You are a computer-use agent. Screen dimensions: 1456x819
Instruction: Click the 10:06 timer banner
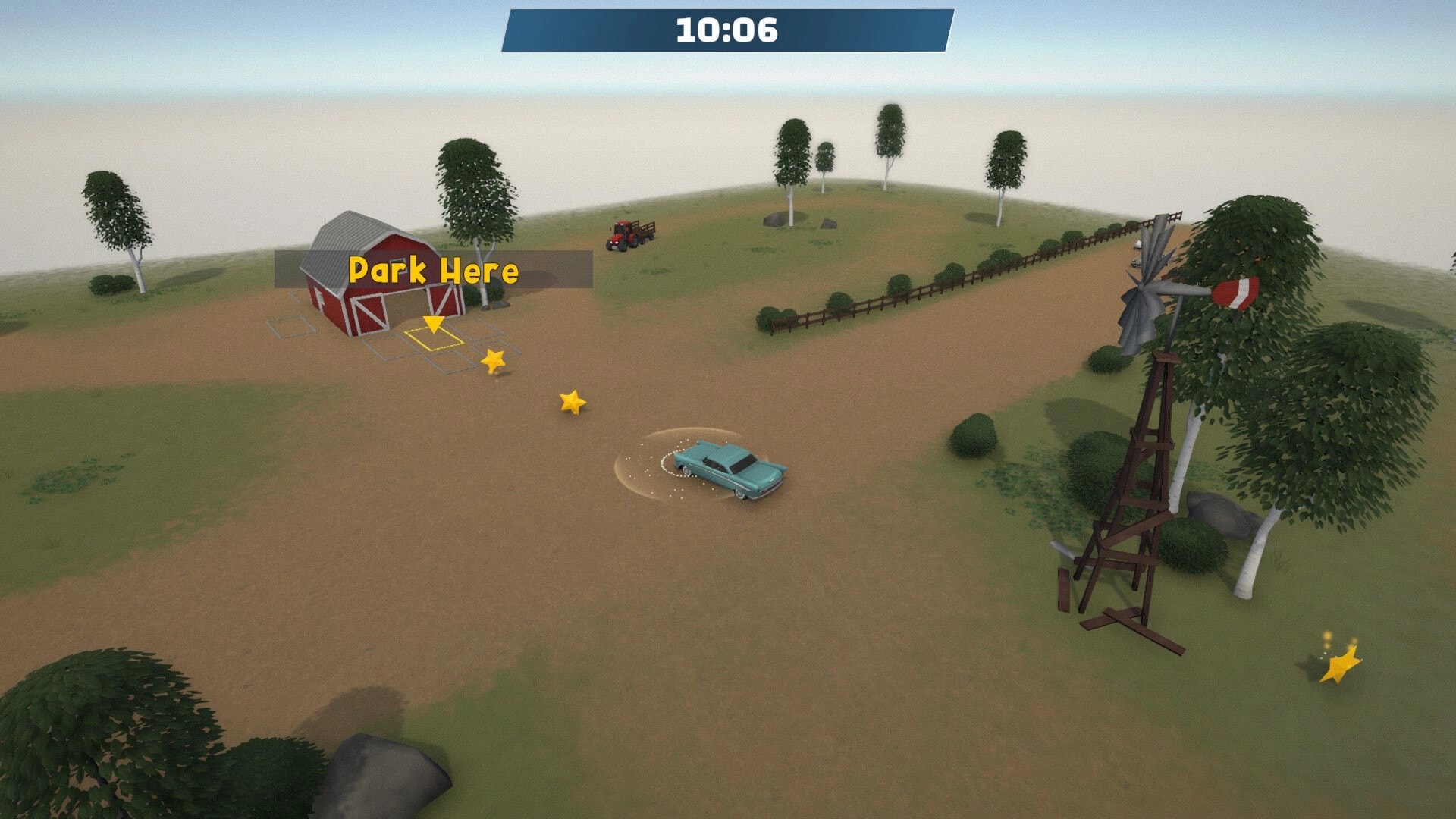[x=726, y=30]
